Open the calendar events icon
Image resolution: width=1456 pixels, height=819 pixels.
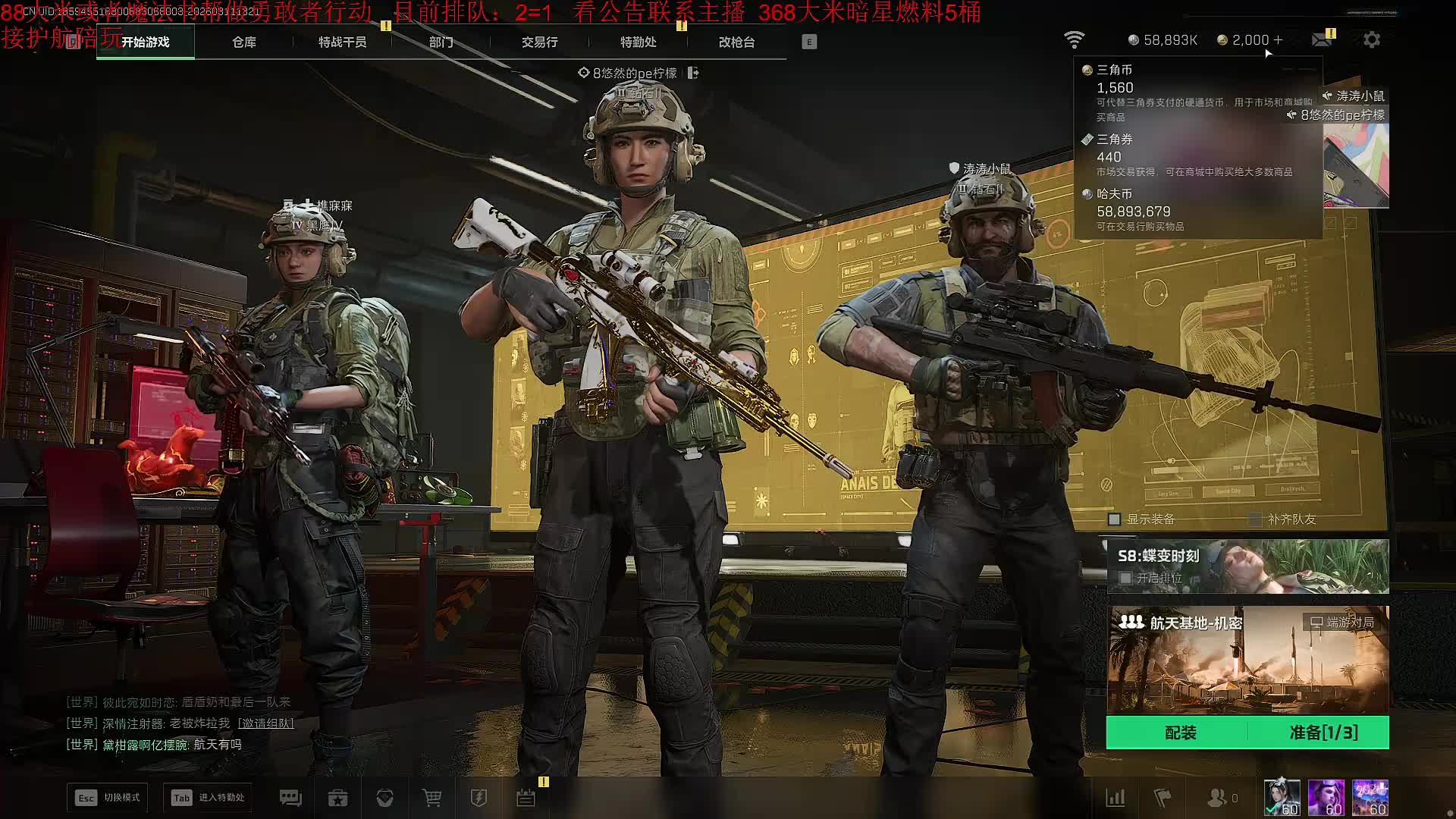[526, 798]
